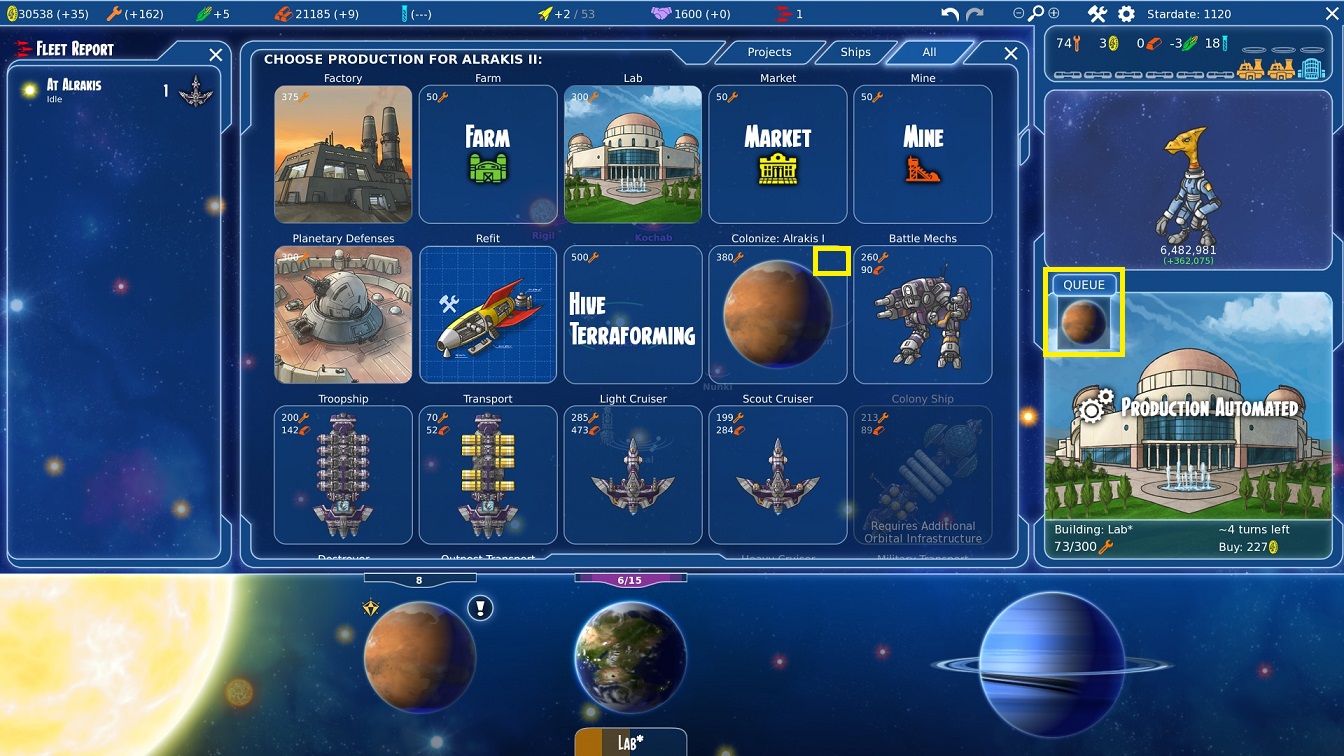
Task: Choose Factory for production
Action: 343,154
